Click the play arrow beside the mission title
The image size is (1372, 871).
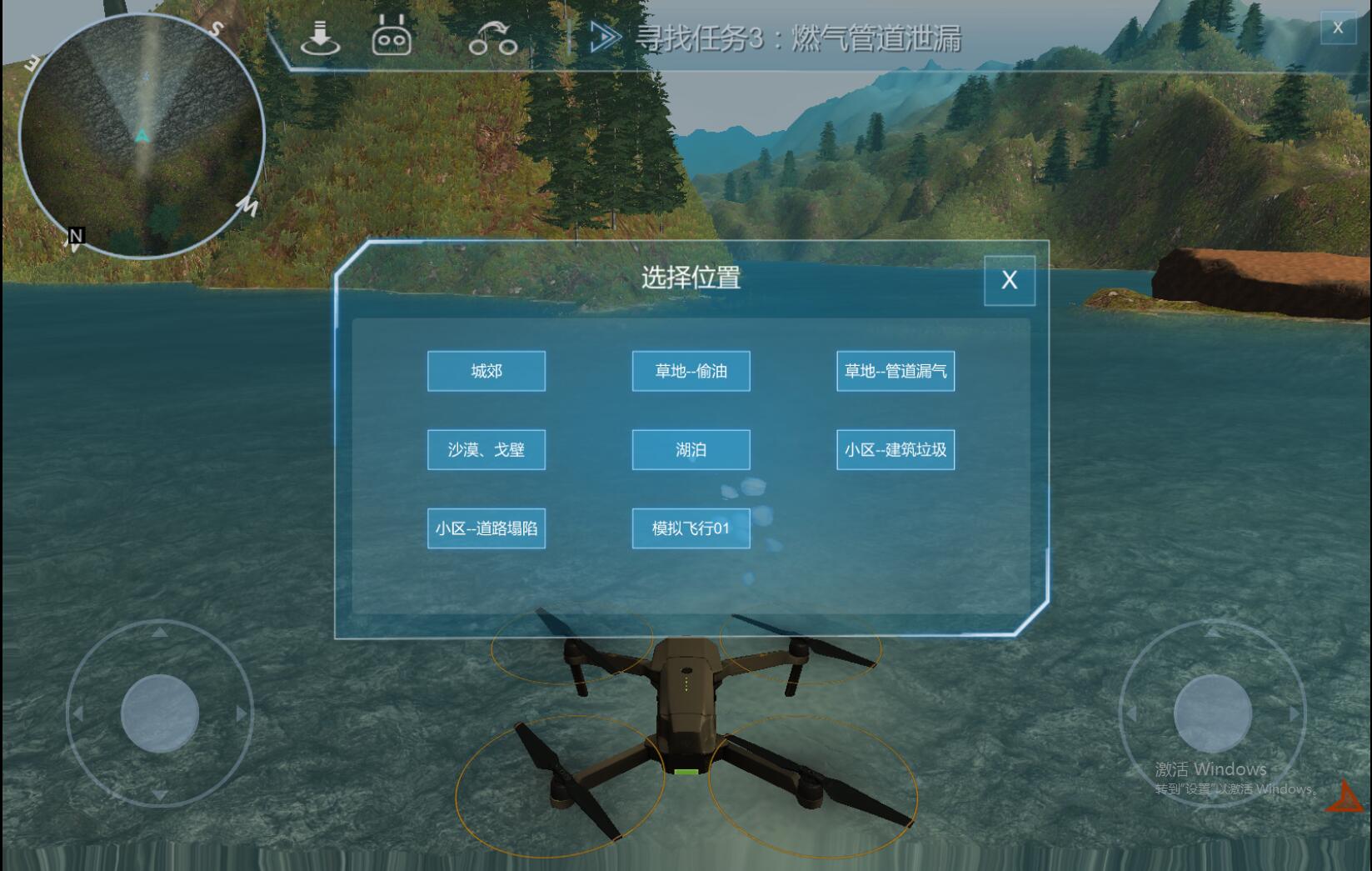click(x=605, y=38)
